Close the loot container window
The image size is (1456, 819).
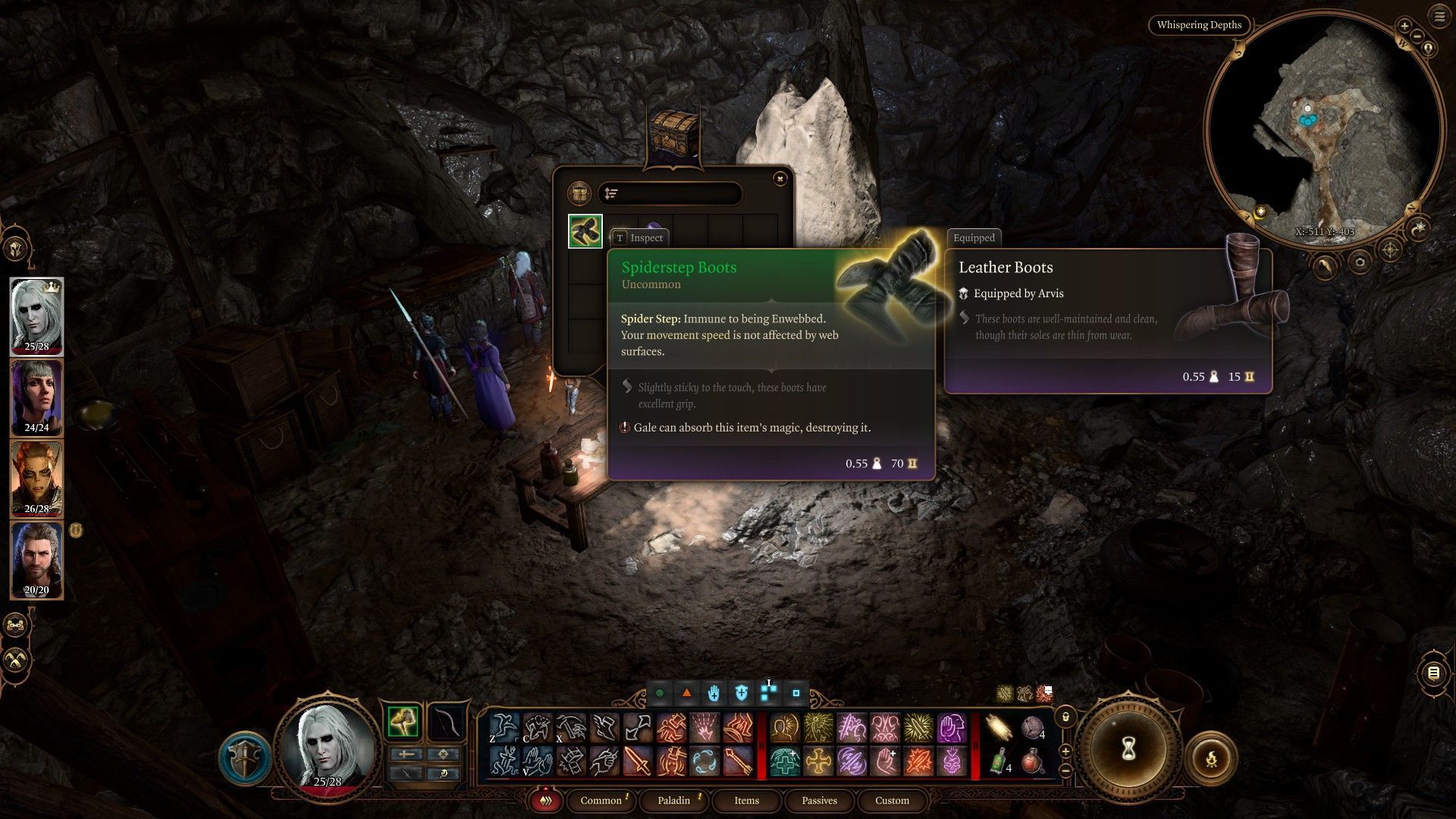[x=780, y=179]
